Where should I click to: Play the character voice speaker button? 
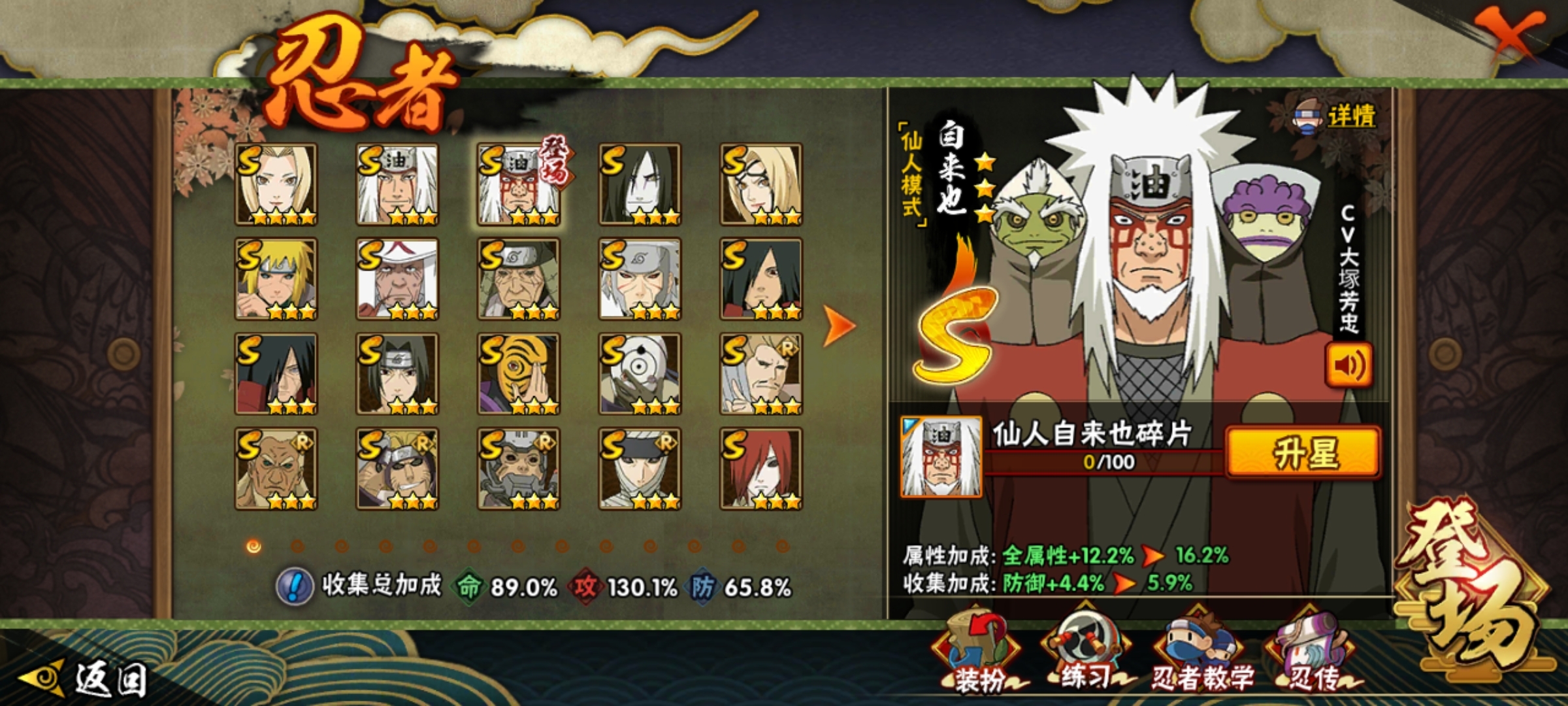1348,365
